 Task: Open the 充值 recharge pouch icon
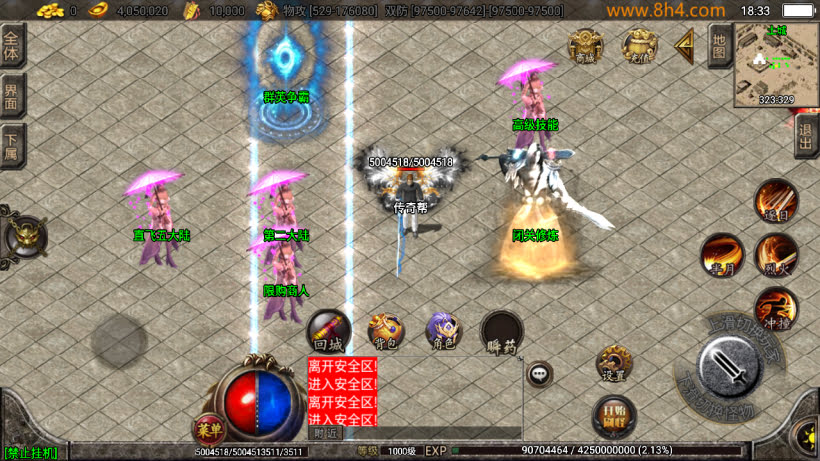[640, 45]
